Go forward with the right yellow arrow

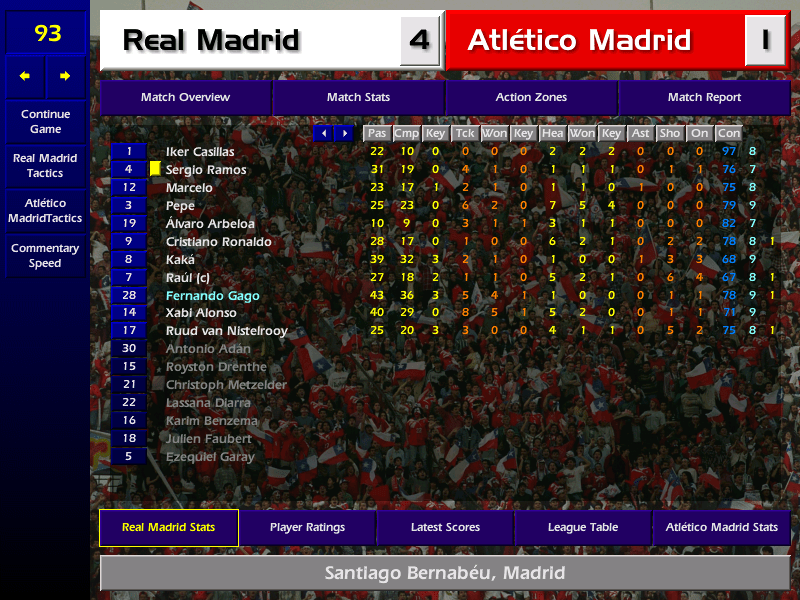coord(66,76)
